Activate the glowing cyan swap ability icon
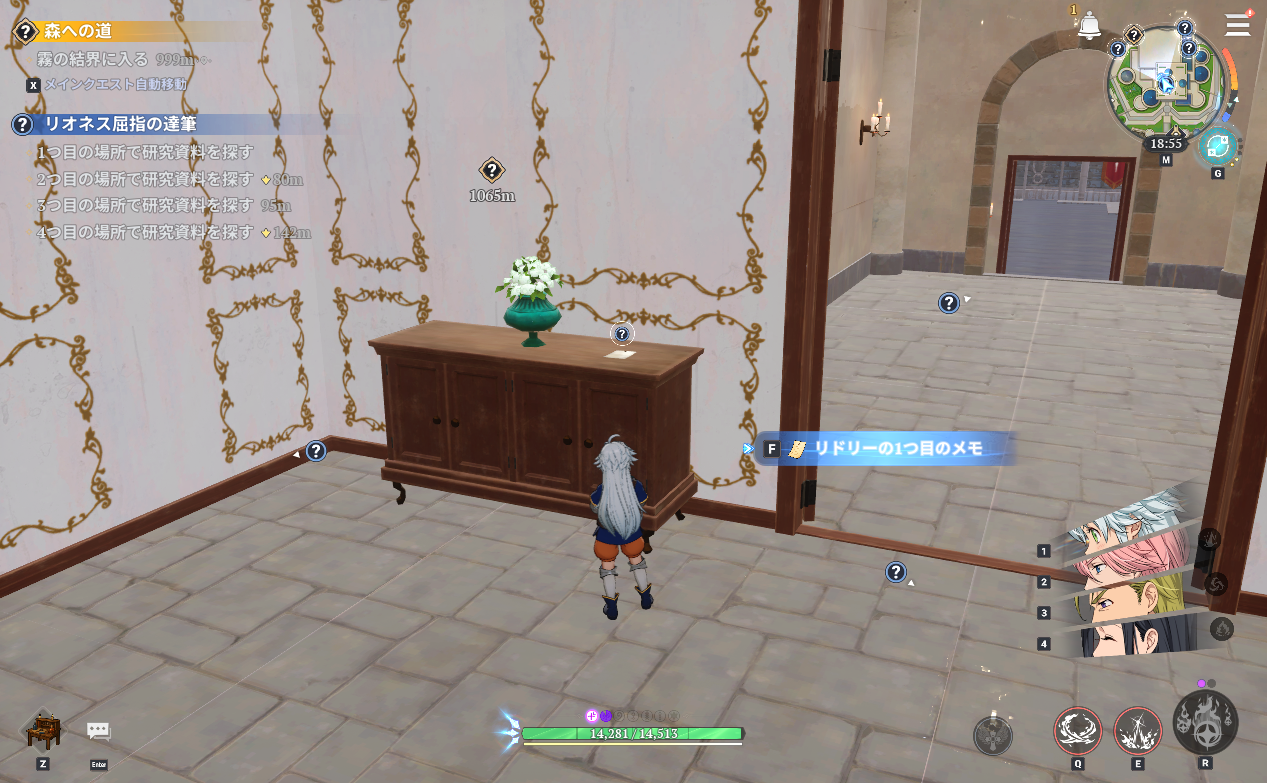This screenshot has height=783, width=1267. 1217,146
